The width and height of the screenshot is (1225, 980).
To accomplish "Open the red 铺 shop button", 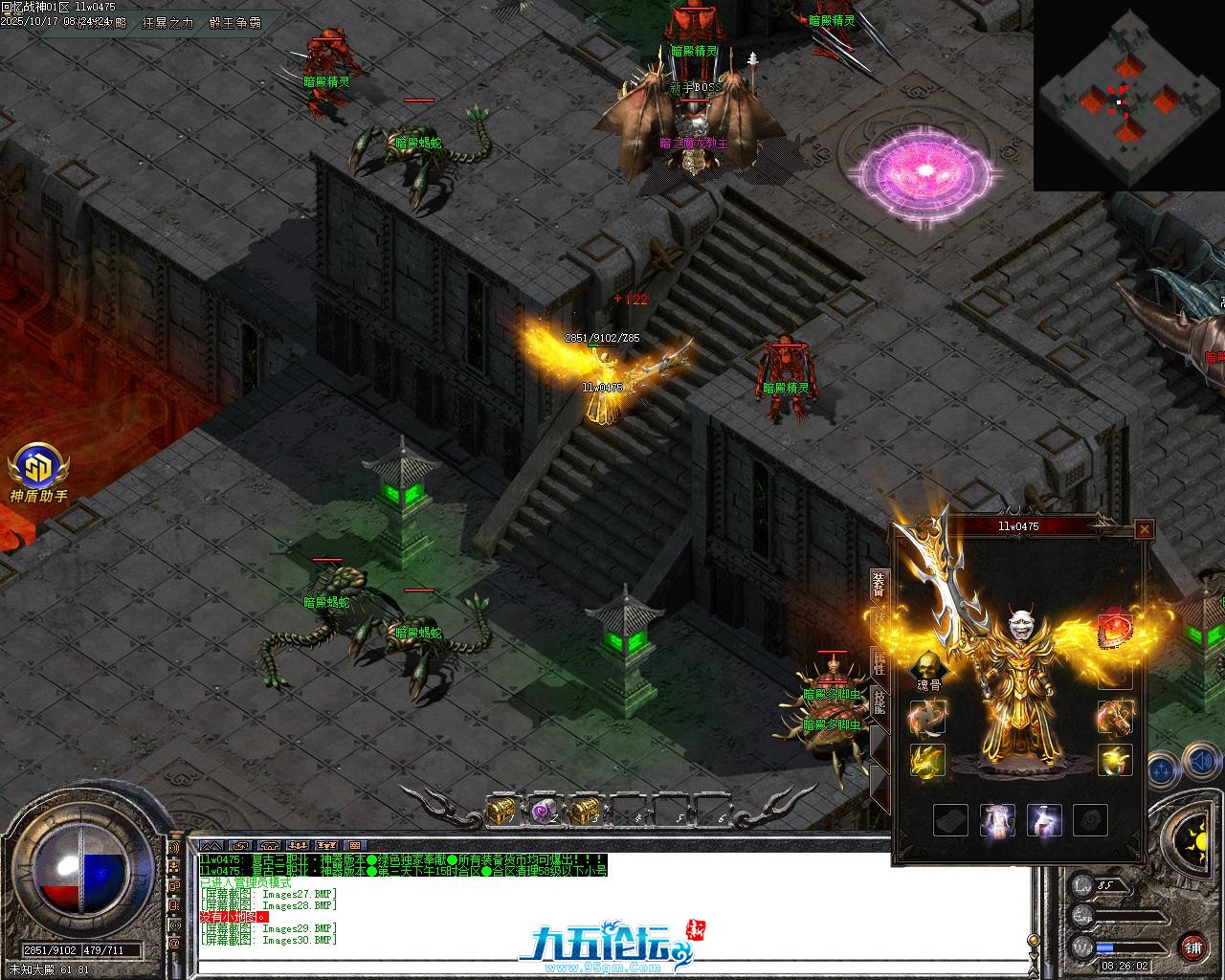I will tap(1192, 947).
